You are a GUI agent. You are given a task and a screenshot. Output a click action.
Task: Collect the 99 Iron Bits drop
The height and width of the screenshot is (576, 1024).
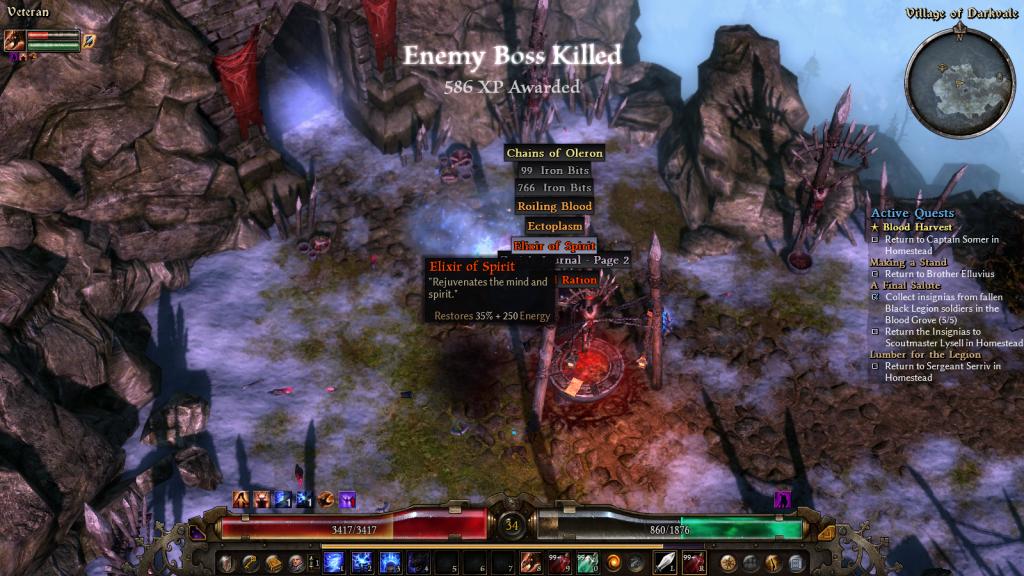tap(555, 171)
